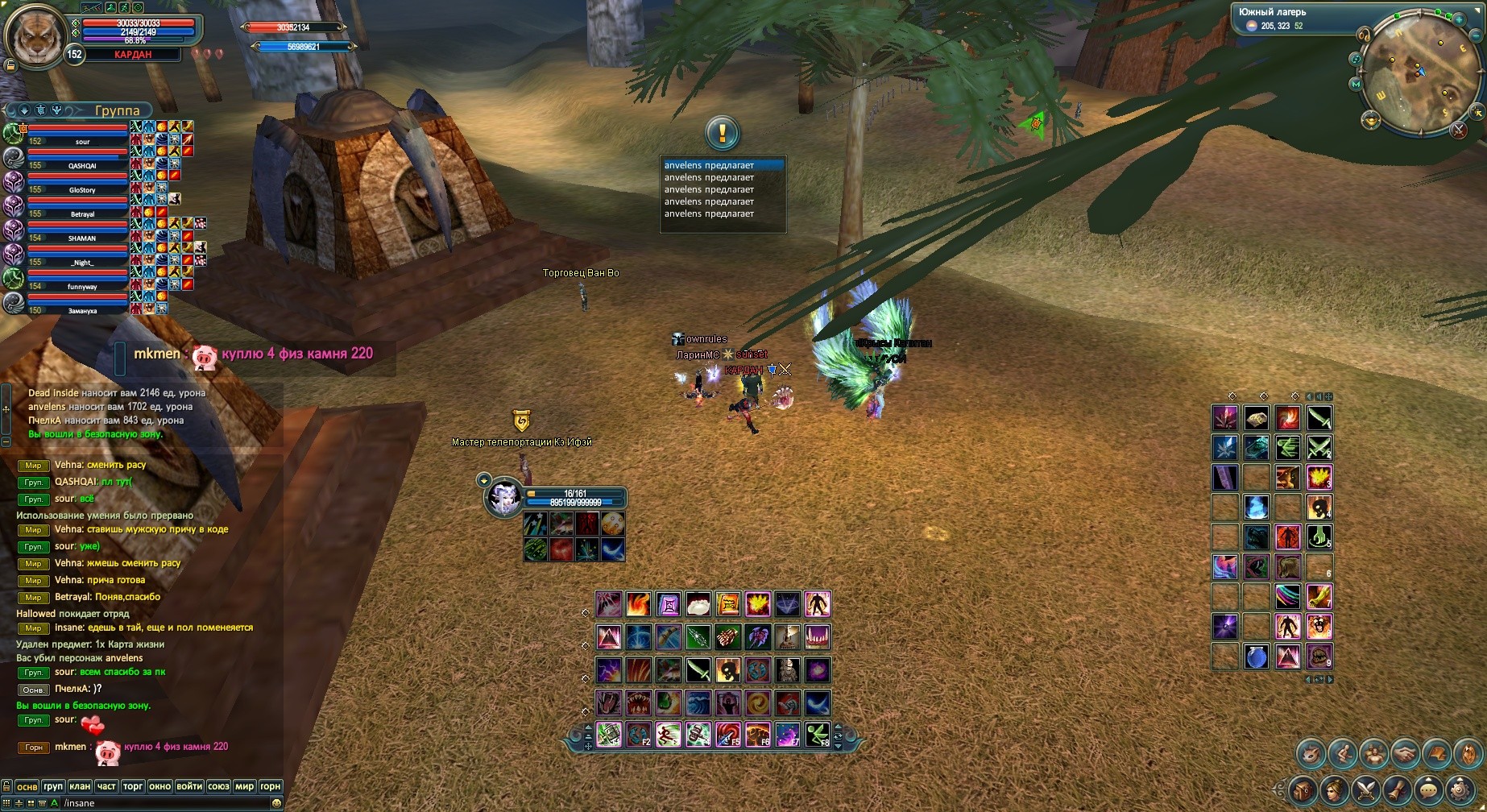
Task: Open the gold ingot shop button near minimap
Action: pos(1370,121)
